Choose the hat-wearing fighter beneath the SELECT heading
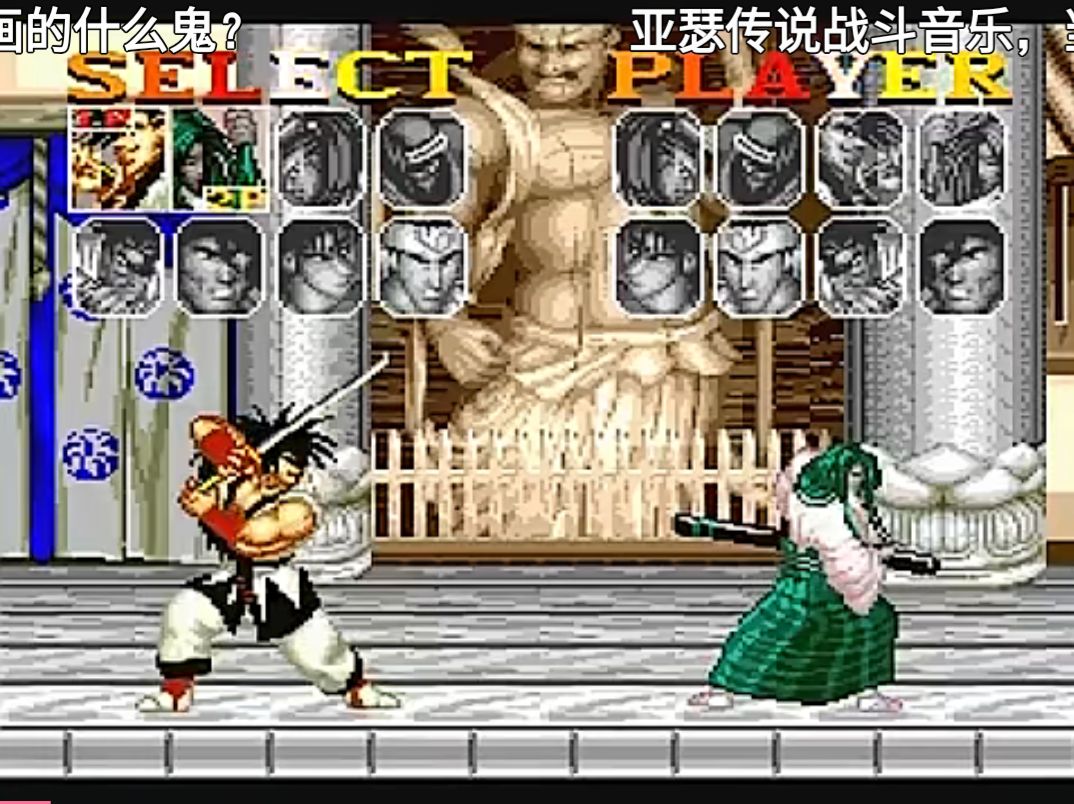 (x=422, y=158)
